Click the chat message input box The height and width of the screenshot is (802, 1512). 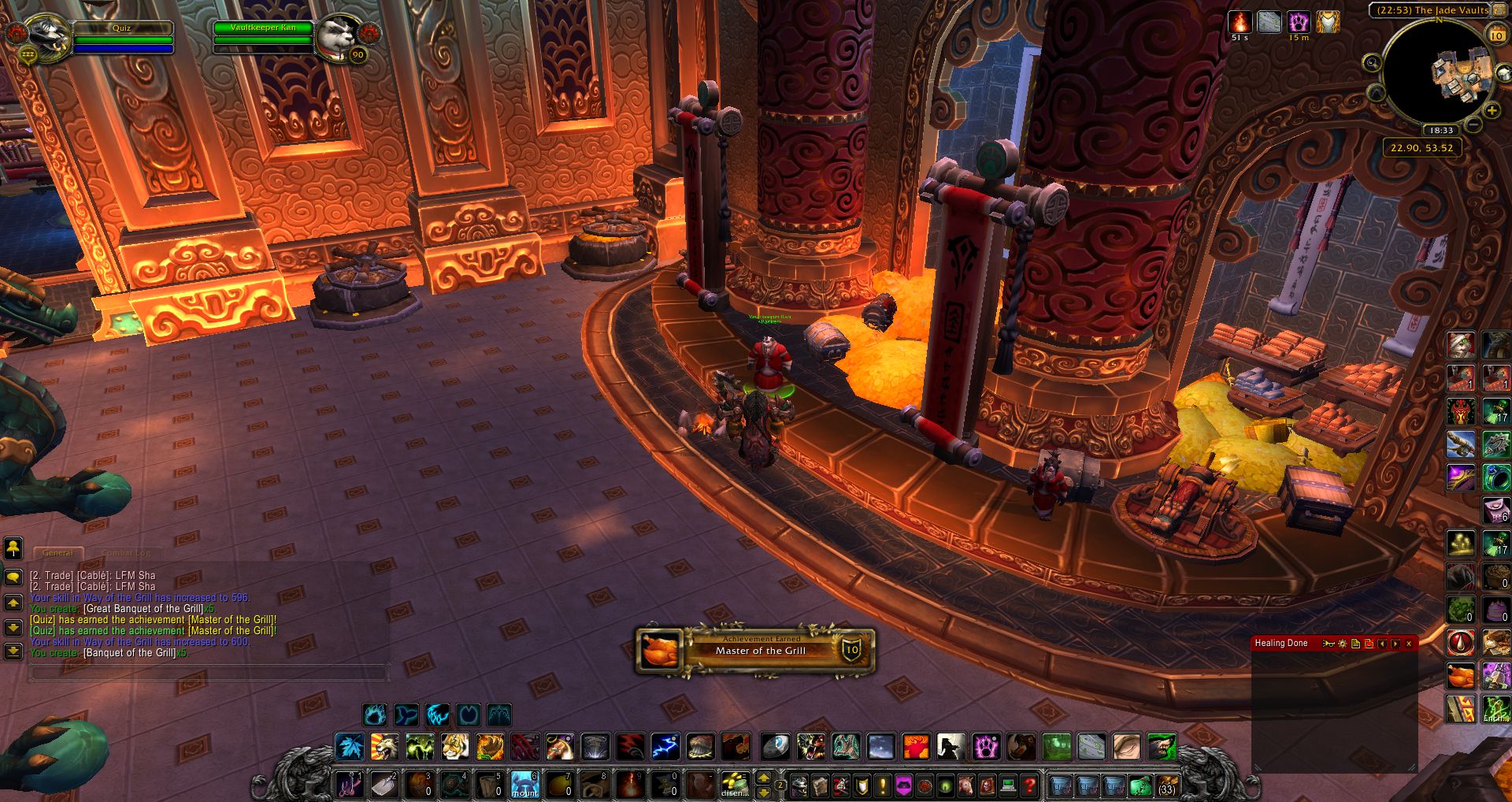coord(208,673)
